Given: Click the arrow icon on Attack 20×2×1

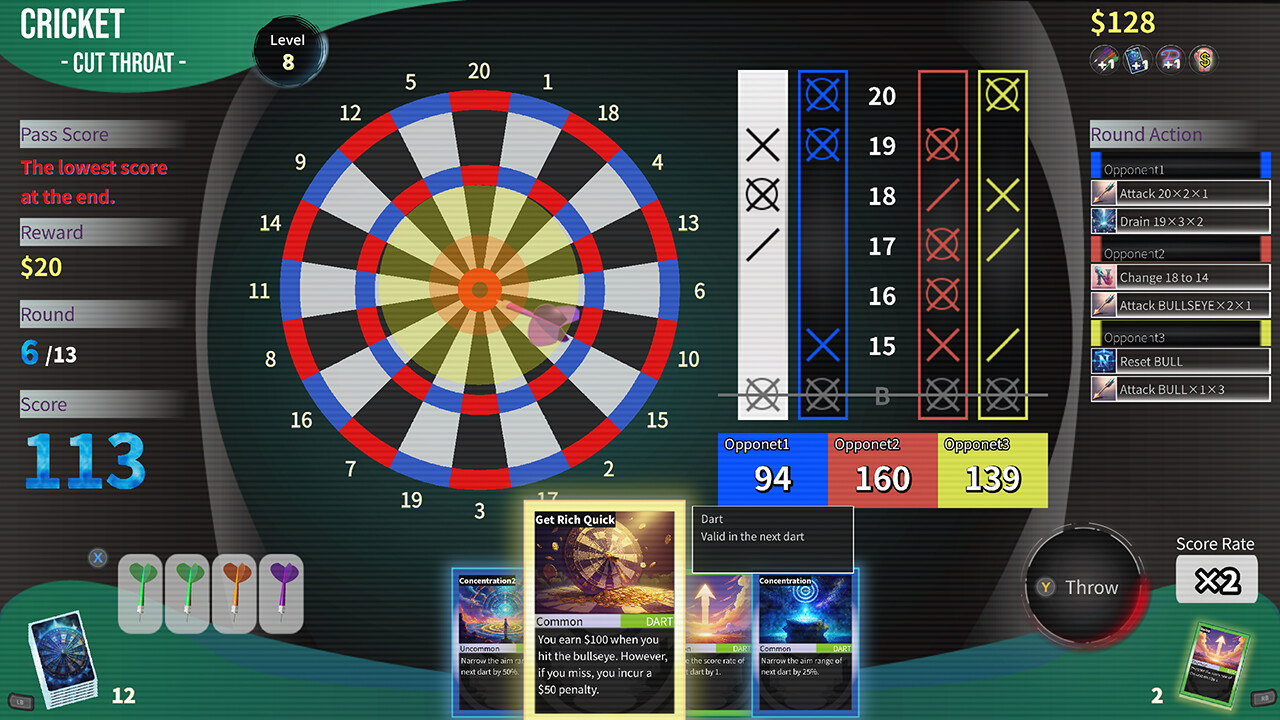Looking at the screenshot, I should [x=1103, y=192].
